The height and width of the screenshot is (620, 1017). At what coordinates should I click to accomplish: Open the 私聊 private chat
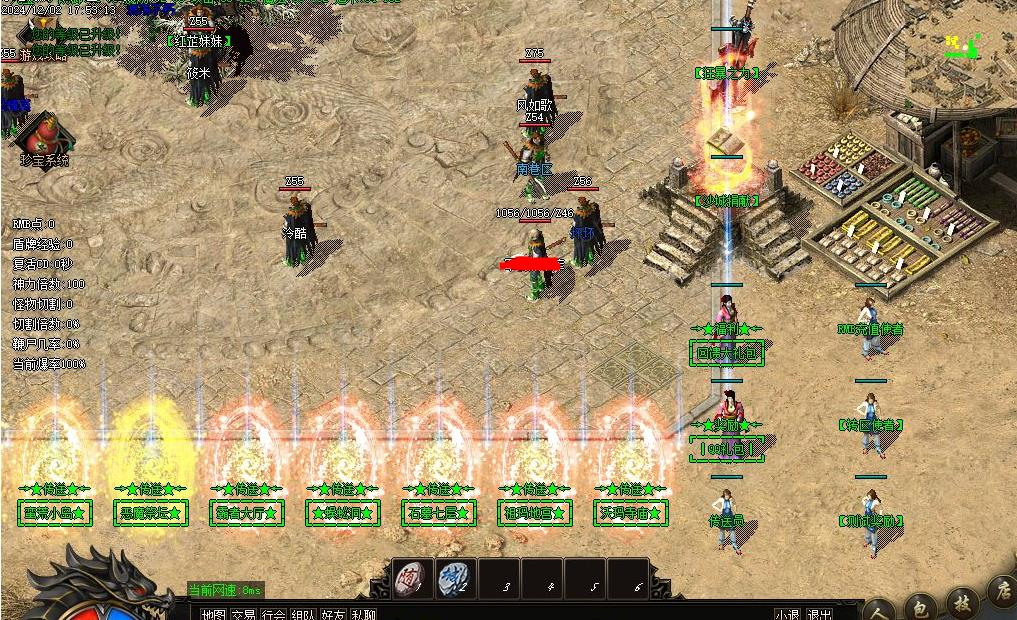coord(364,614)
